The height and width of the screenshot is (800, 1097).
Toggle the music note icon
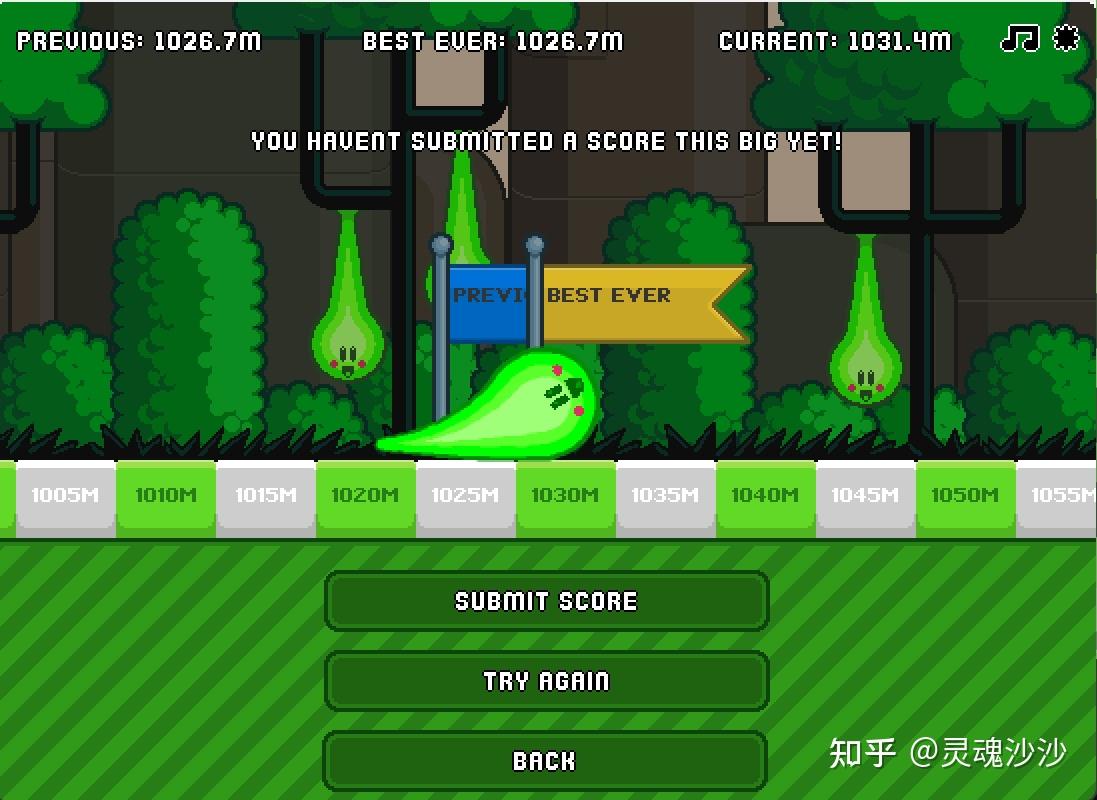[1020, 39]
